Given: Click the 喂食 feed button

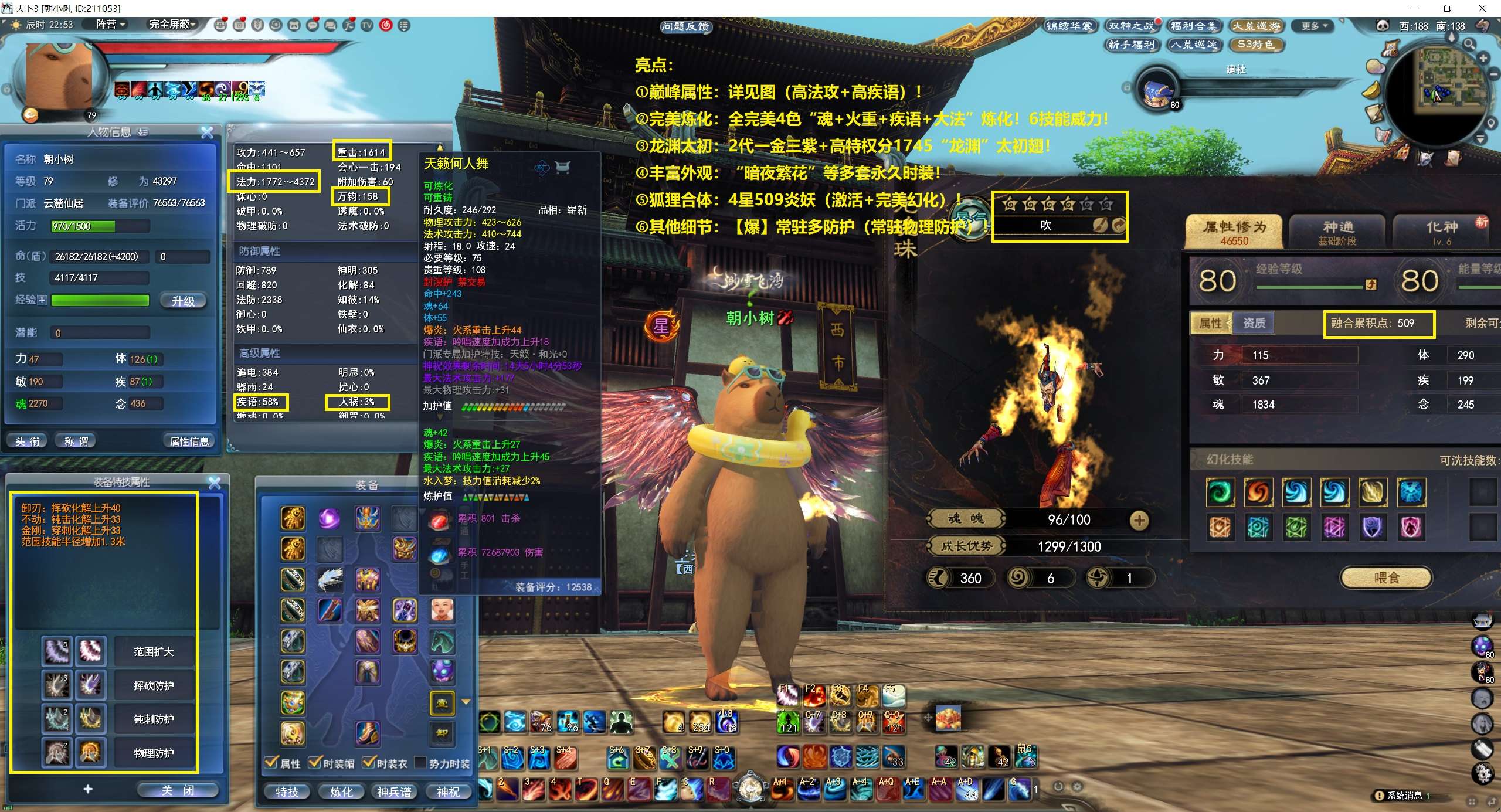Looking at the screenshot, I should (1386, 577).
